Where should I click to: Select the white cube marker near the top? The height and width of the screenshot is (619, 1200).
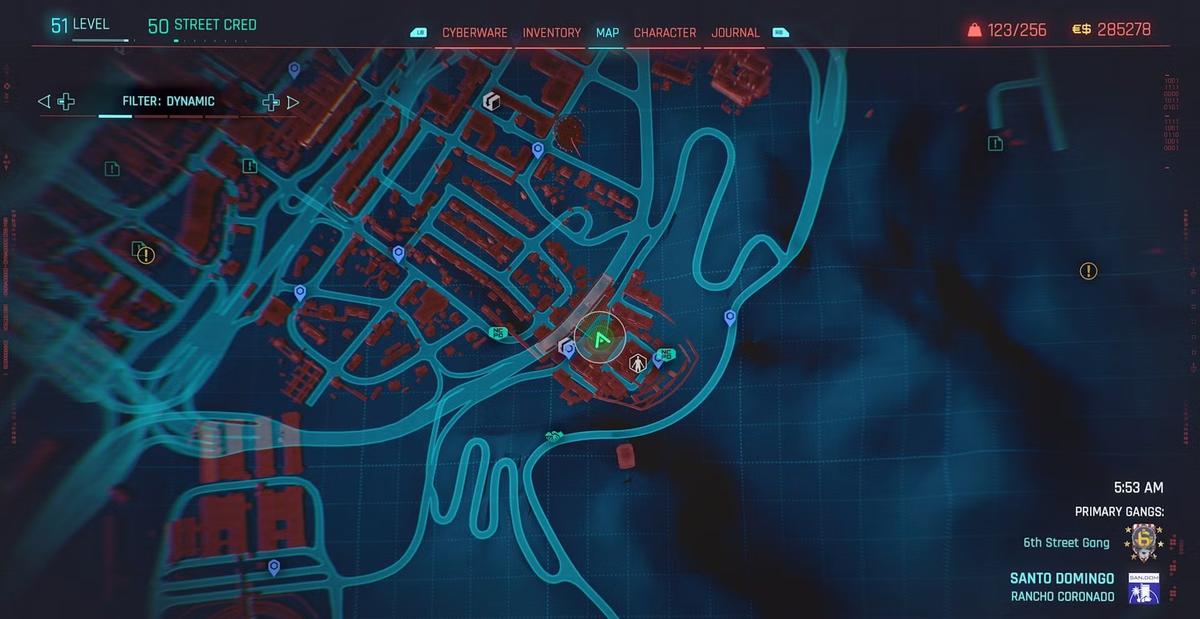pos(491,101)
